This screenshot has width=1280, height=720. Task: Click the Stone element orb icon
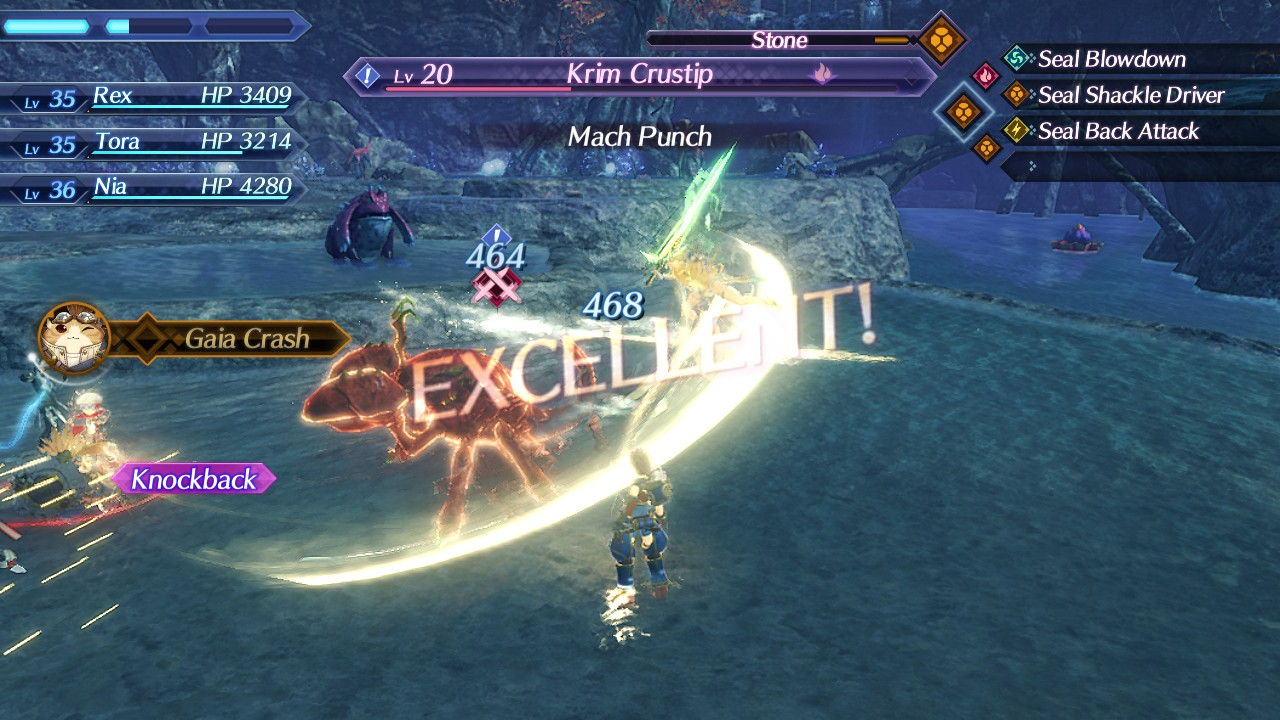[941, 40]
